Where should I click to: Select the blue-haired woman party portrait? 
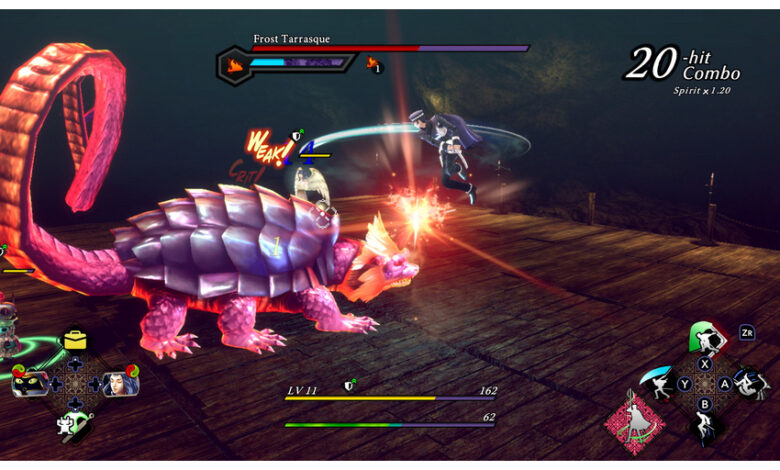pos(119,383)
